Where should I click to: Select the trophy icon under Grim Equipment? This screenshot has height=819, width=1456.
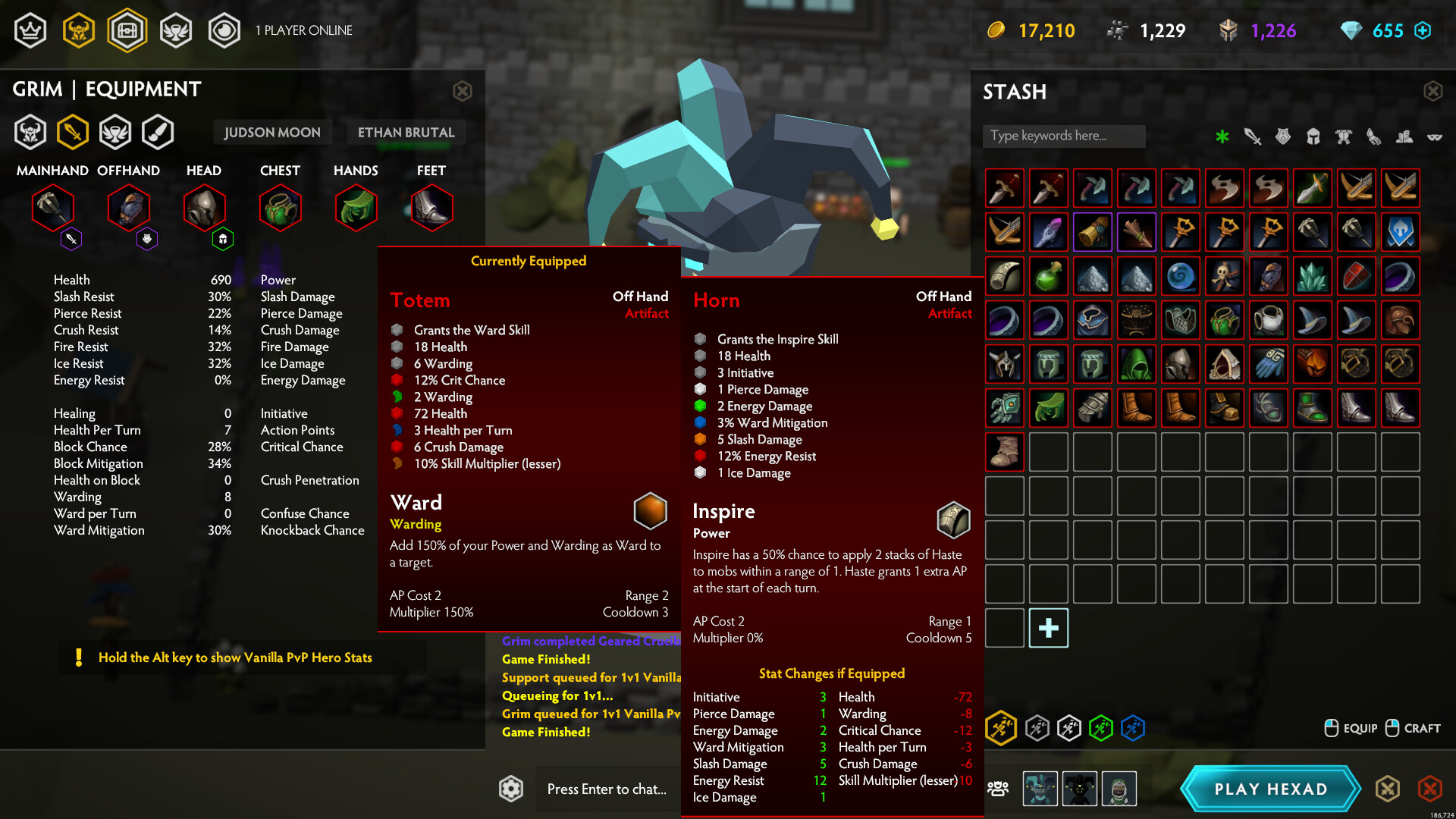click(x=116, y=131)
